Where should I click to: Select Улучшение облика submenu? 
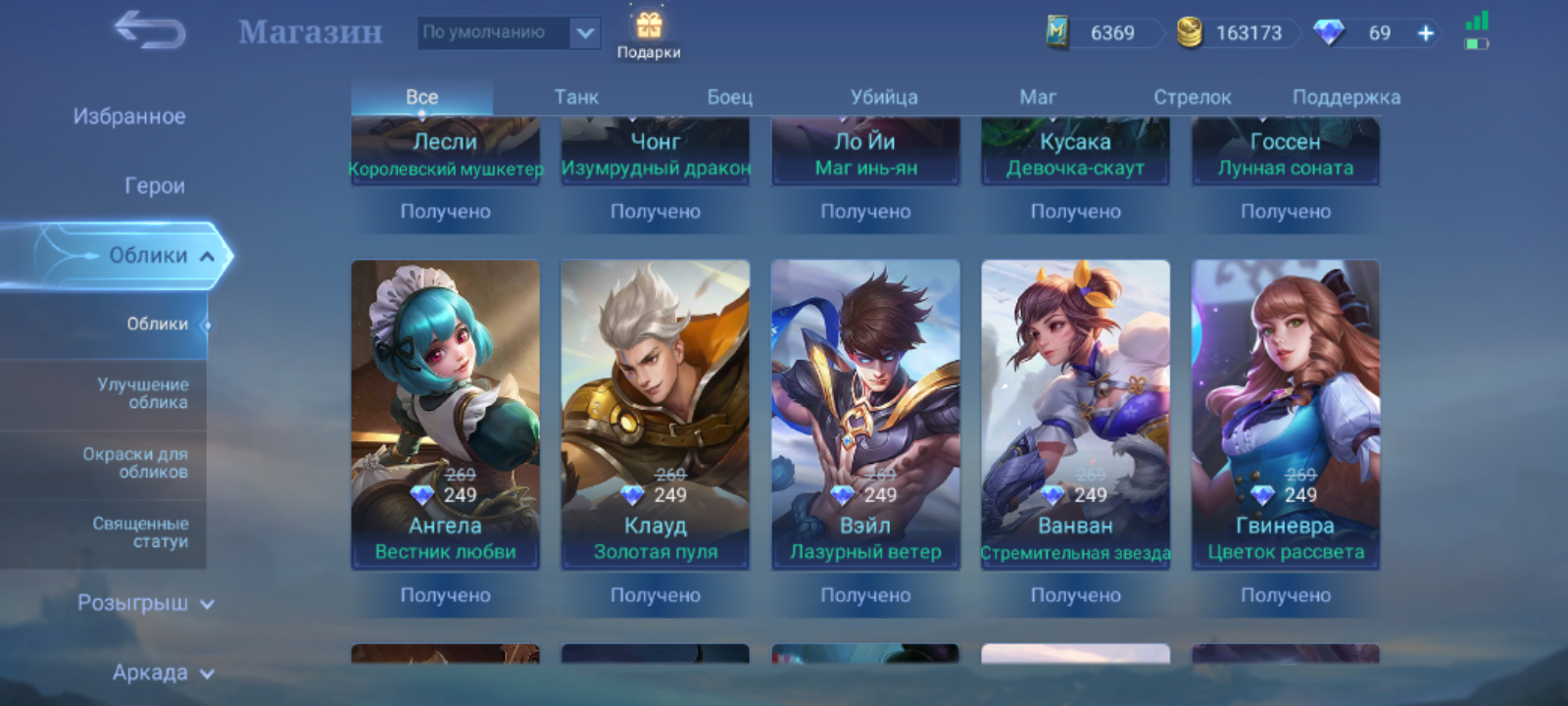pyautogui.click(x=143, y=393)
